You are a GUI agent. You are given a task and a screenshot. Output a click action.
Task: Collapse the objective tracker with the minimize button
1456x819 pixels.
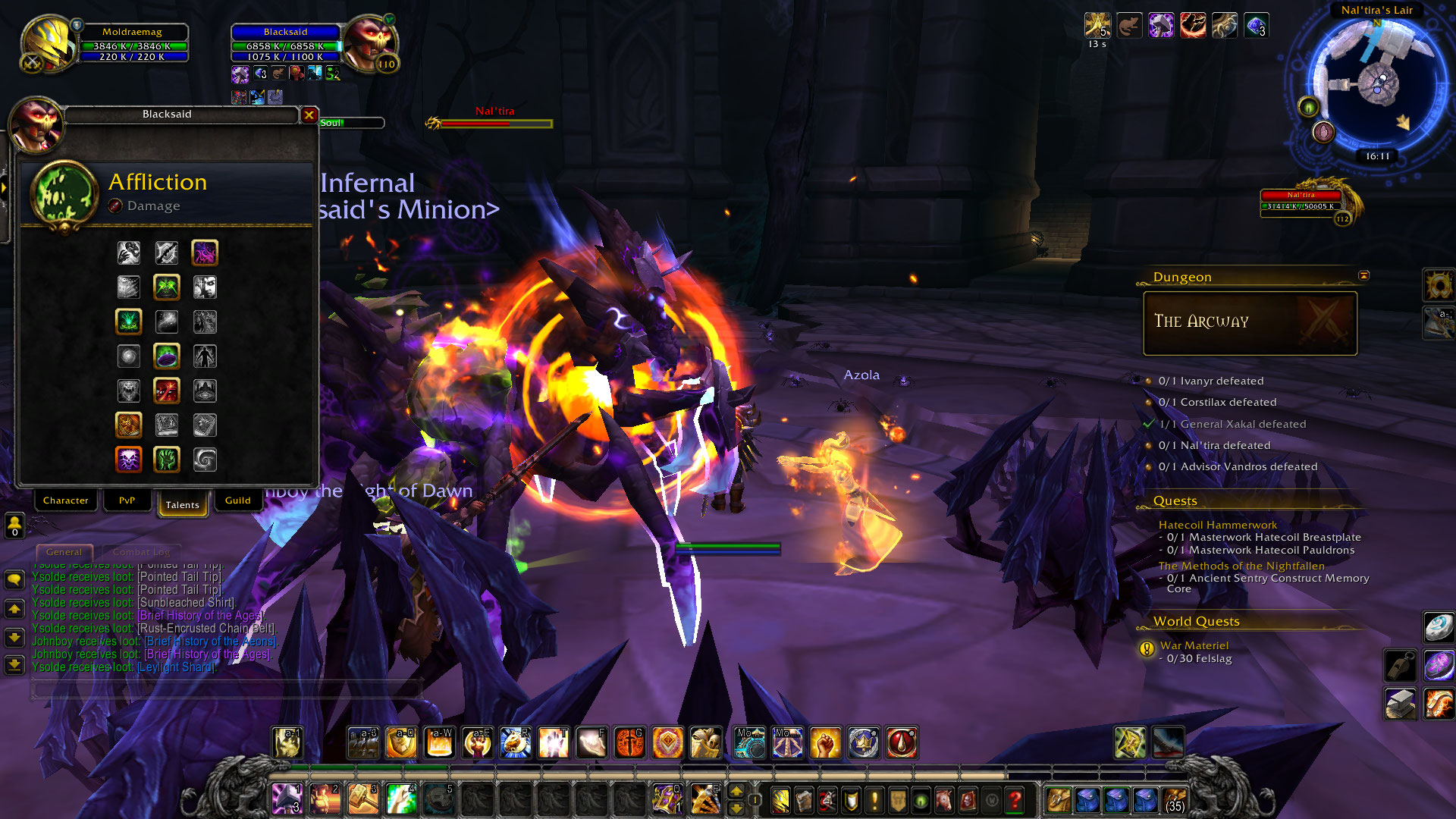(1363, 275)
